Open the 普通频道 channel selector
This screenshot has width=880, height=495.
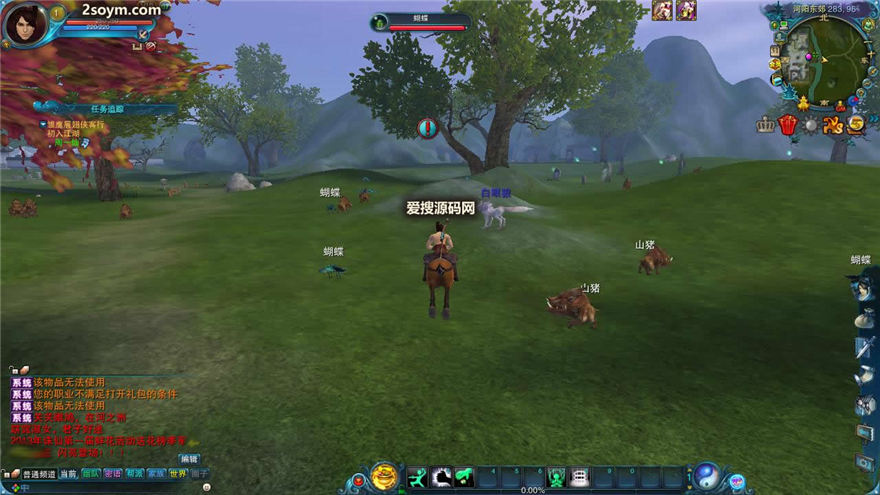point(39,473)
